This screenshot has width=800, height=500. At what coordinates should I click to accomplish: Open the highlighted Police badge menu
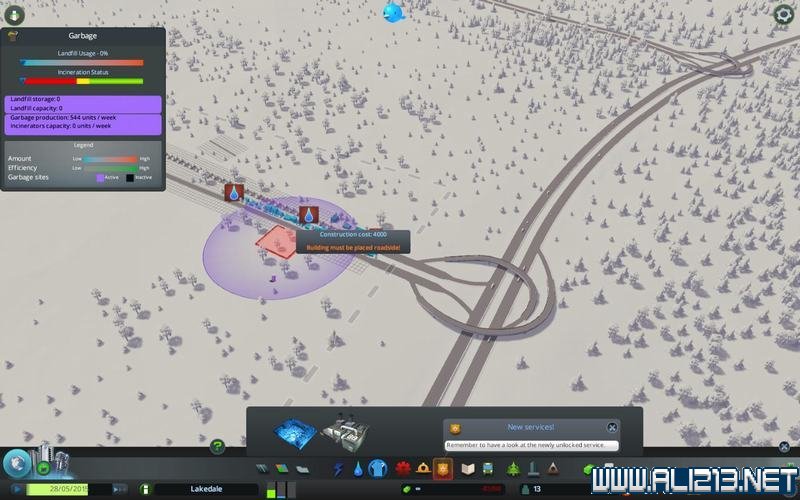coord(444,467)
